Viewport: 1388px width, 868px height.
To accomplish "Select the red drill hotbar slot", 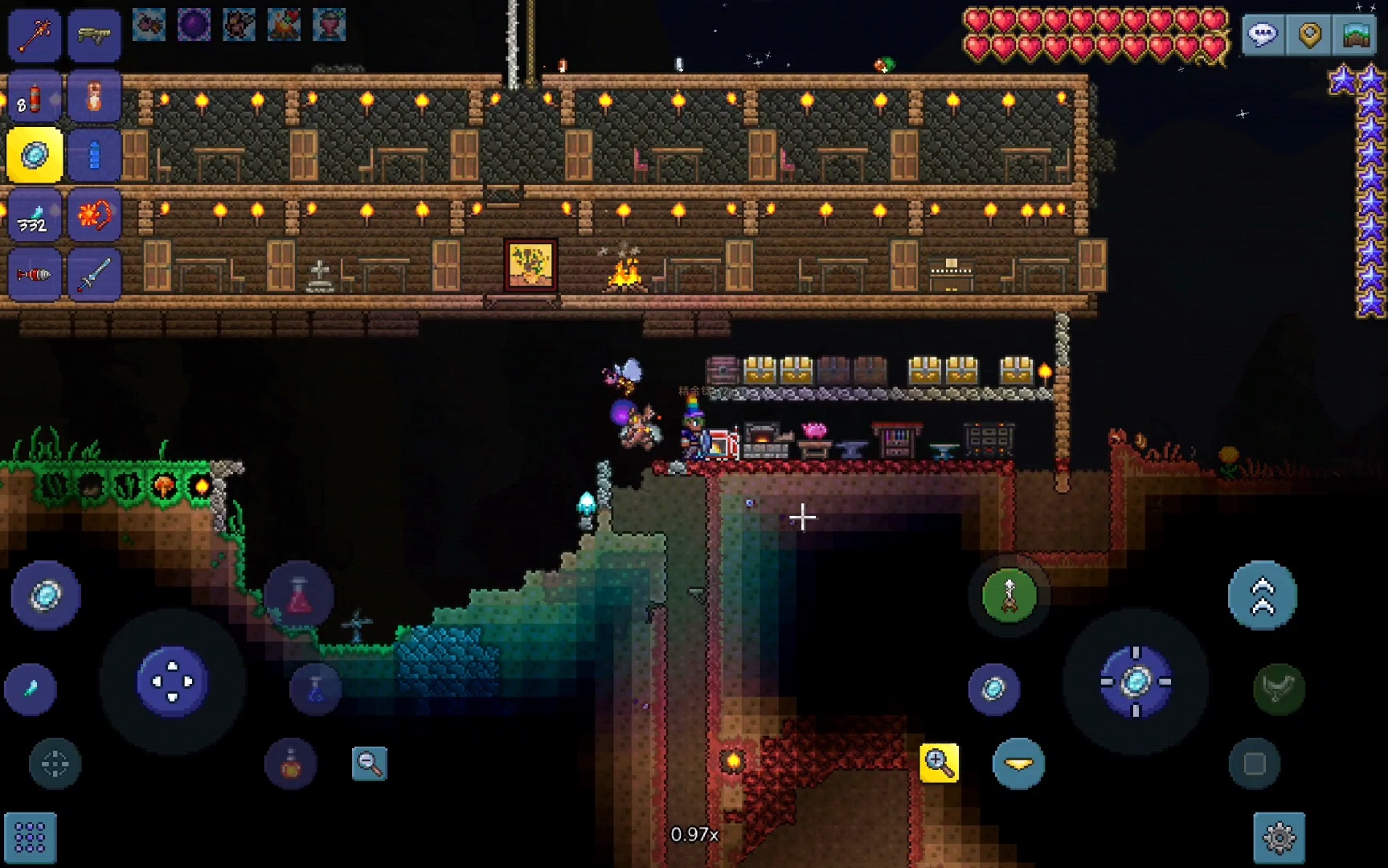I will [x=35, y=275].
